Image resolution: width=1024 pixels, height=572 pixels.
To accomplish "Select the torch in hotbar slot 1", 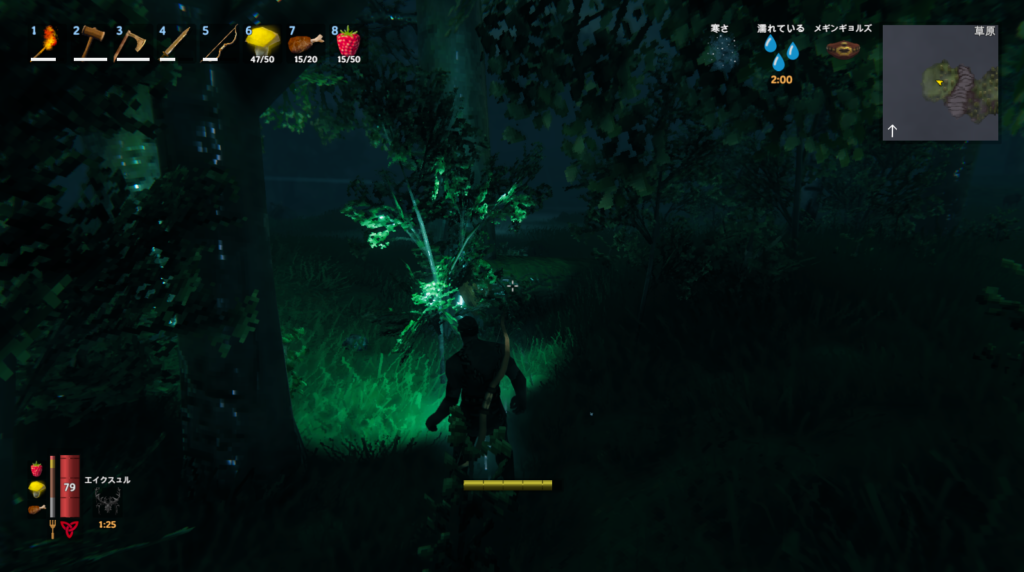I will [x=47, y=42].
